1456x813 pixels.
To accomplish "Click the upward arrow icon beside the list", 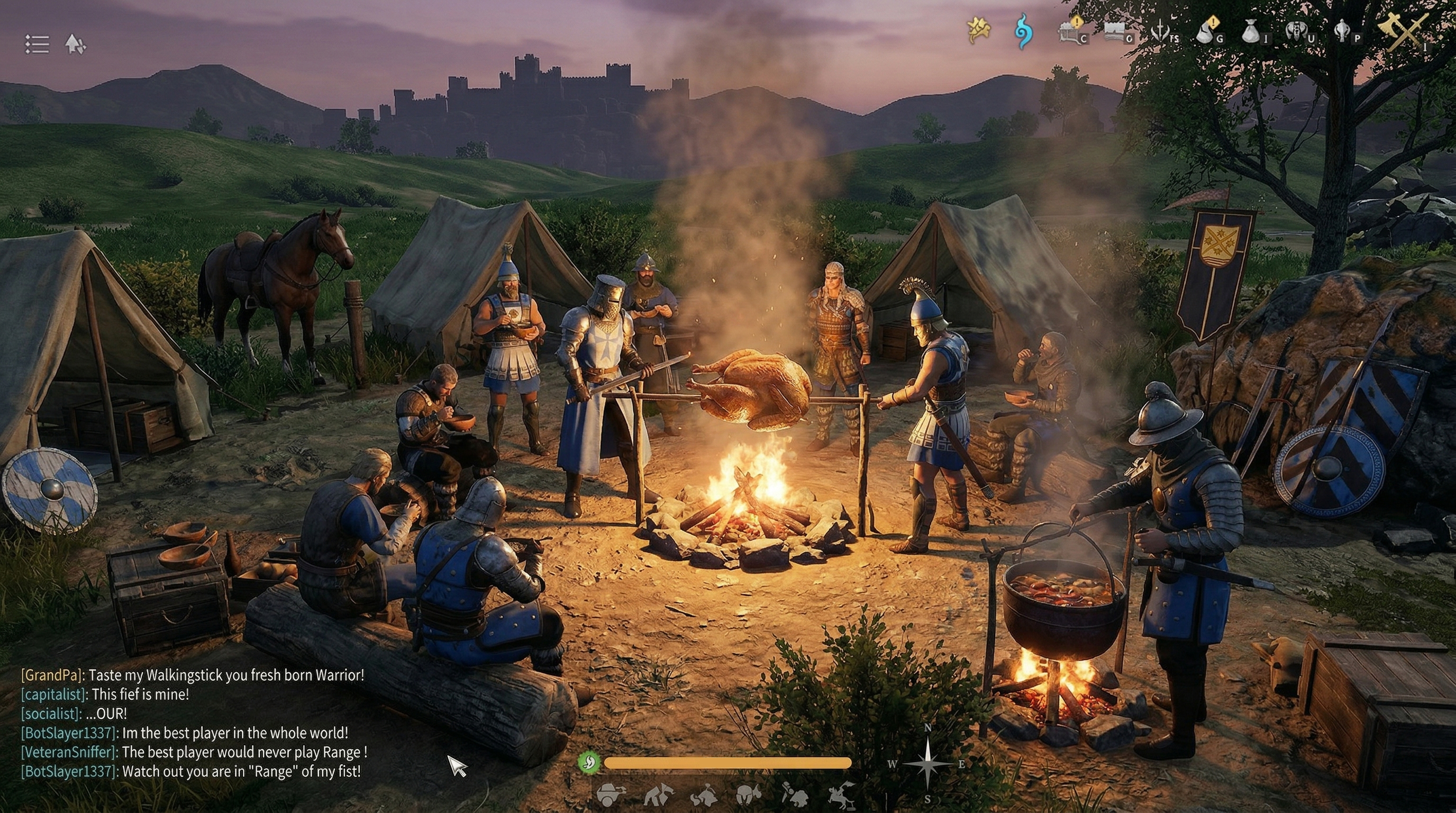I will tap(75, 44).
